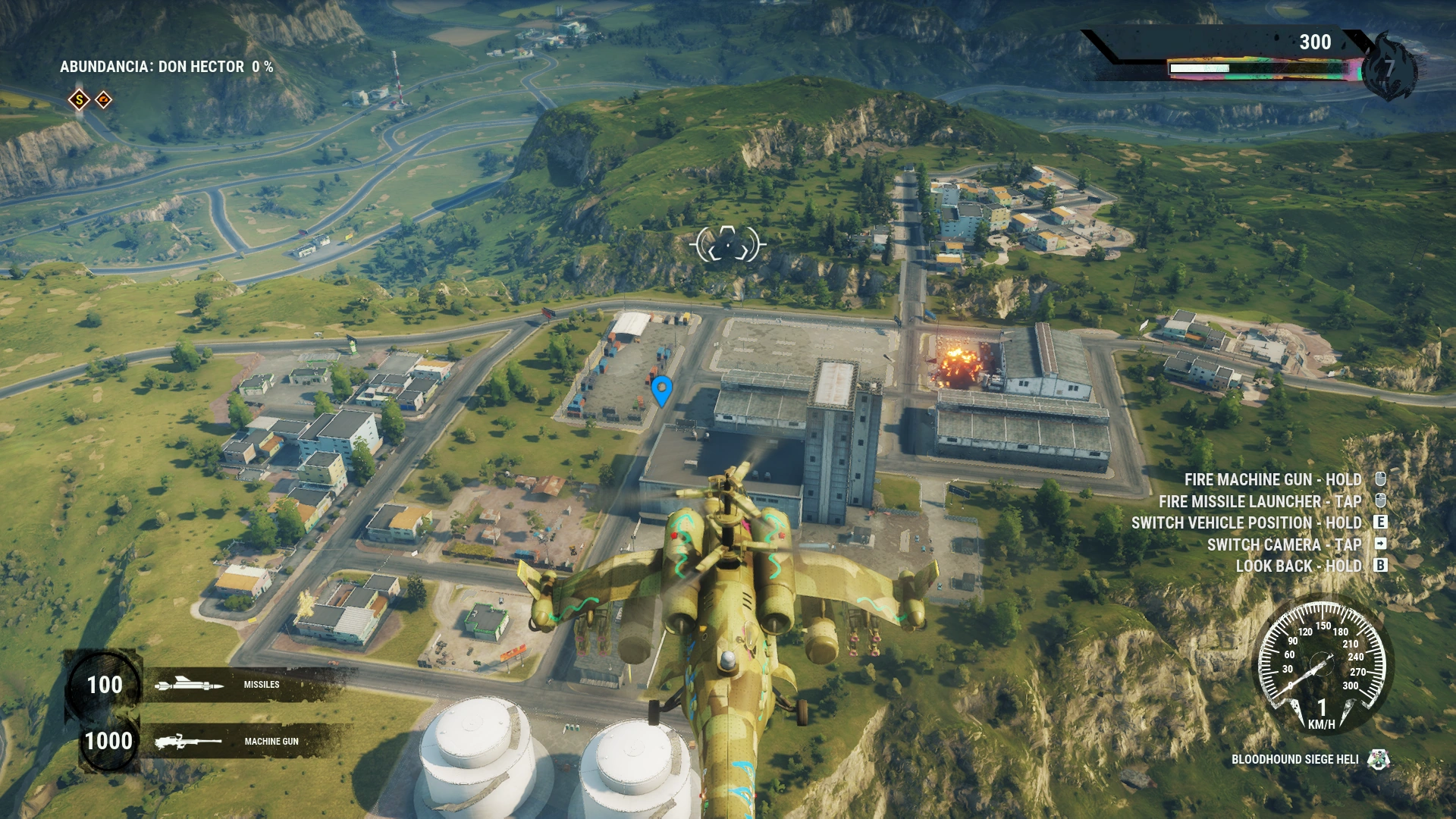The image size is (1456, 819).
Task: Click the blue waypoint map marker
Action: tap(661, 390)
